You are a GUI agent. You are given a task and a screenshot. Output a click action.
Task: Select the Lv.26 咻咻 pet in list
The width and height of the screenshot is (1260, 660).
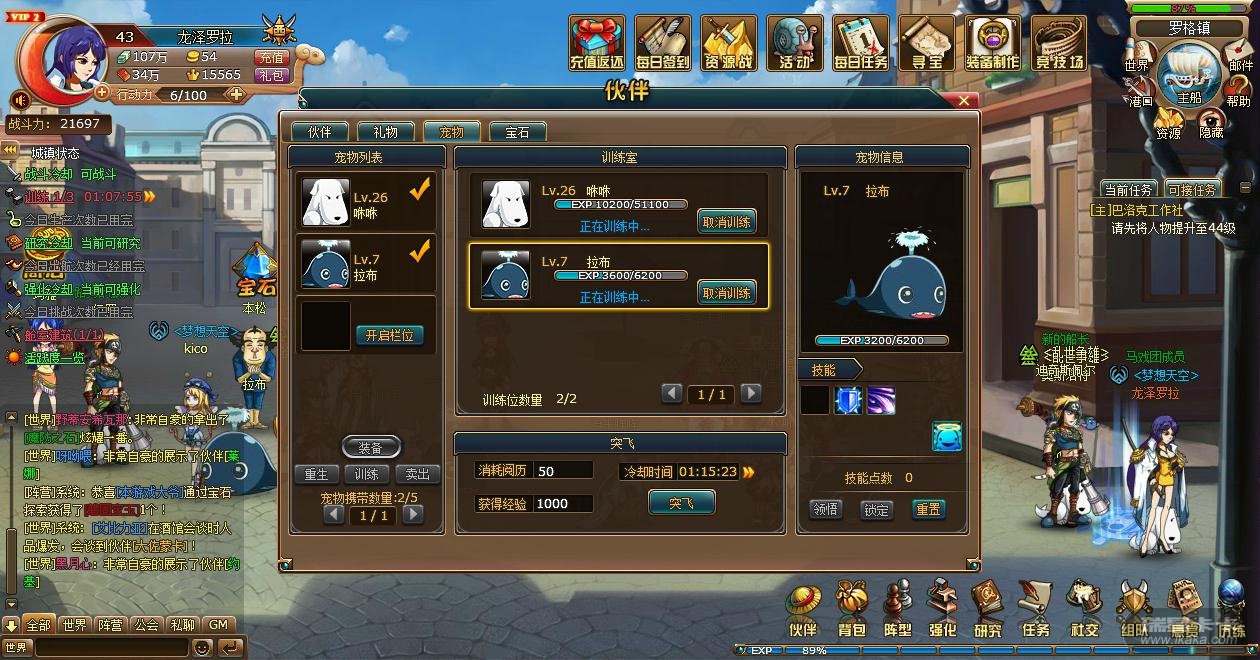(x=370, y=202)
